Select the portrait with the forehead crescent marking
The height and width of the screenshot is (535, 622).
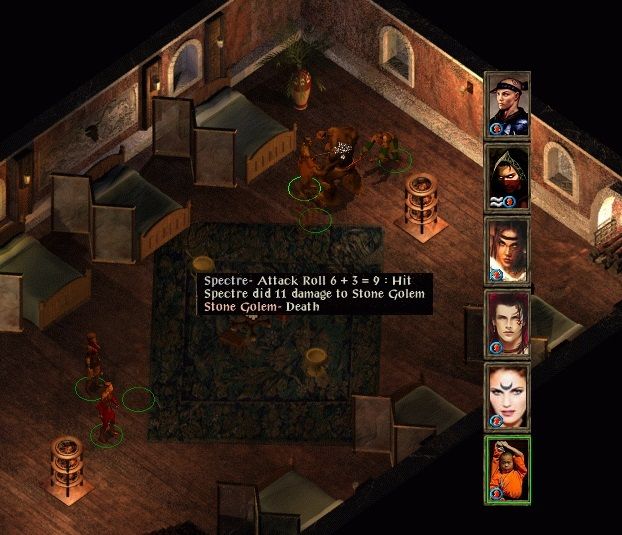507,395
